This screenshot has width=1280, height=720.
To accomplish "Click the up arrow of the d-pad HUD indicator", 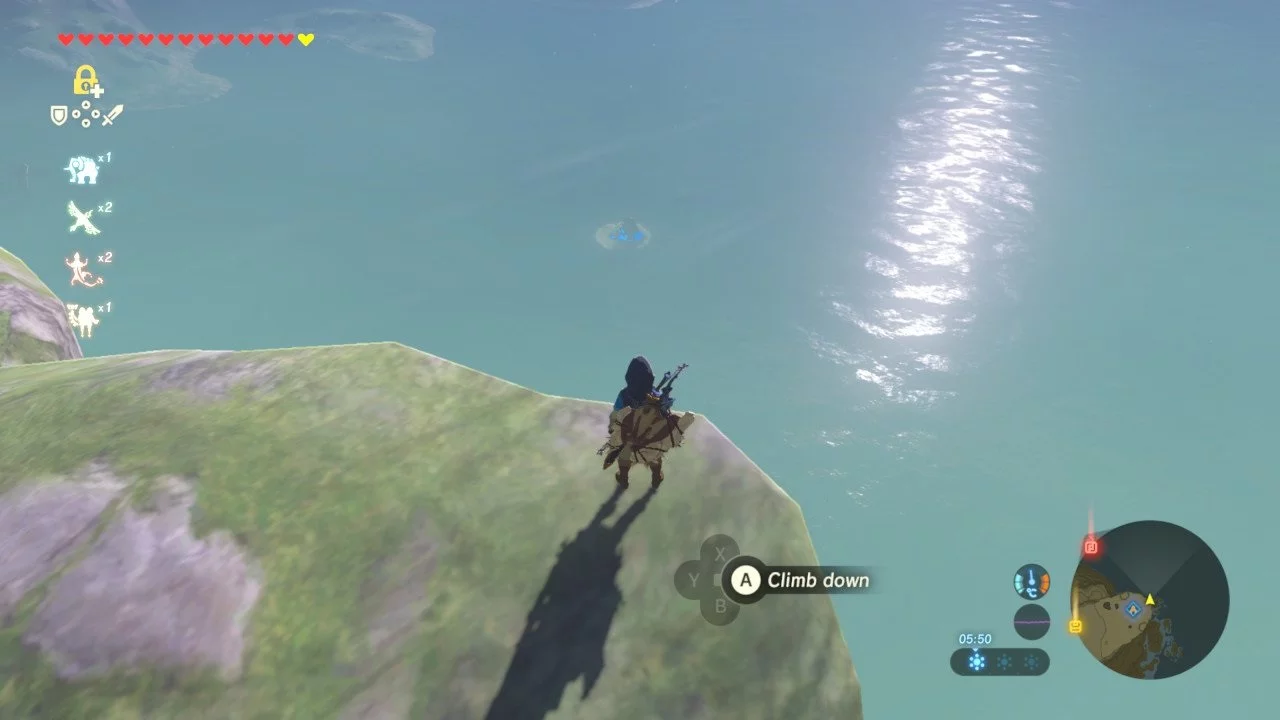I will pyautogui.click(x=86, y=105).
